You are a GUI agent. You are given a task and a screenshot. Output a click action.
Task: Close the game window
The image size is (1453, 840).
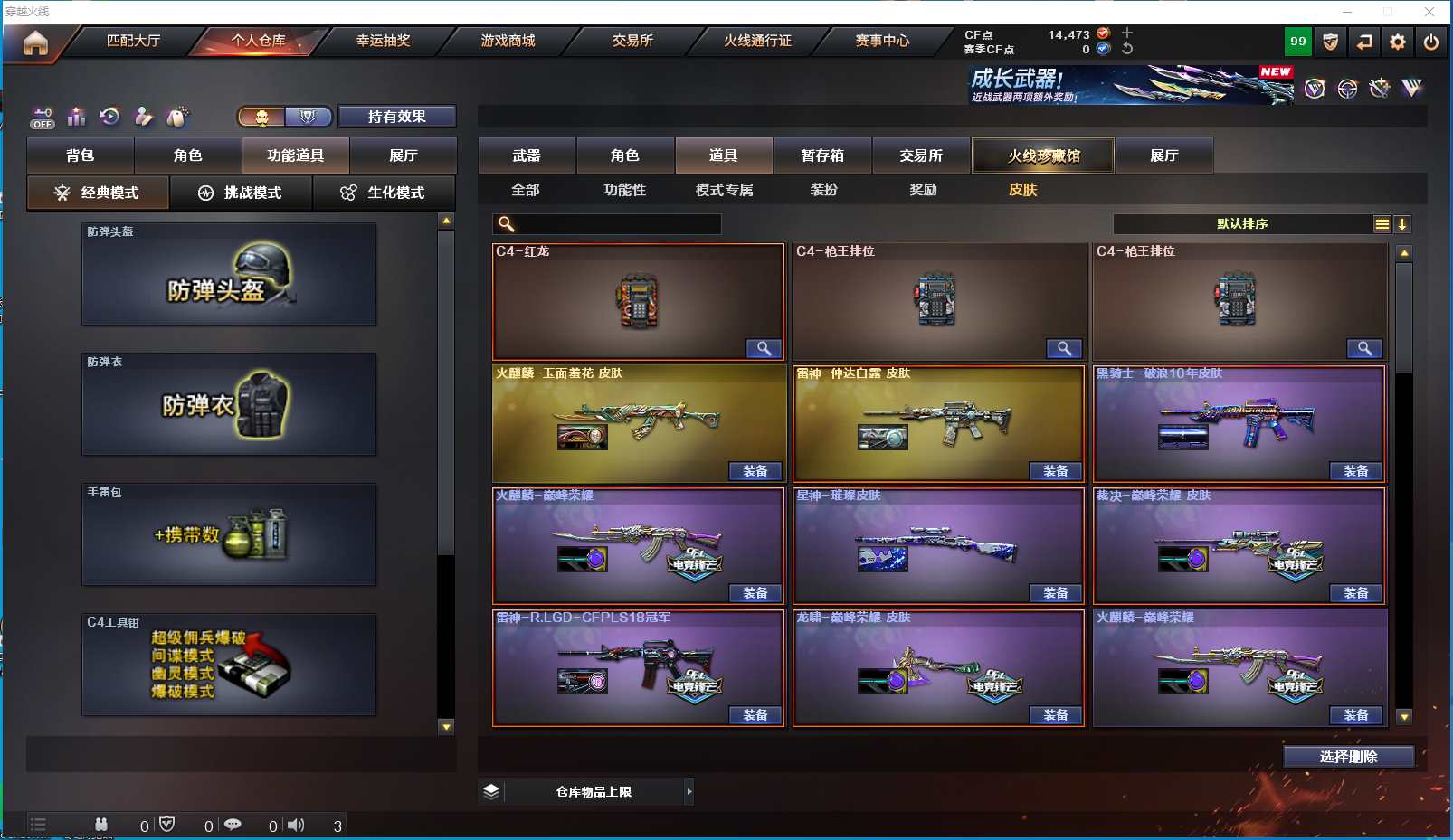(x=1429, y=12)
